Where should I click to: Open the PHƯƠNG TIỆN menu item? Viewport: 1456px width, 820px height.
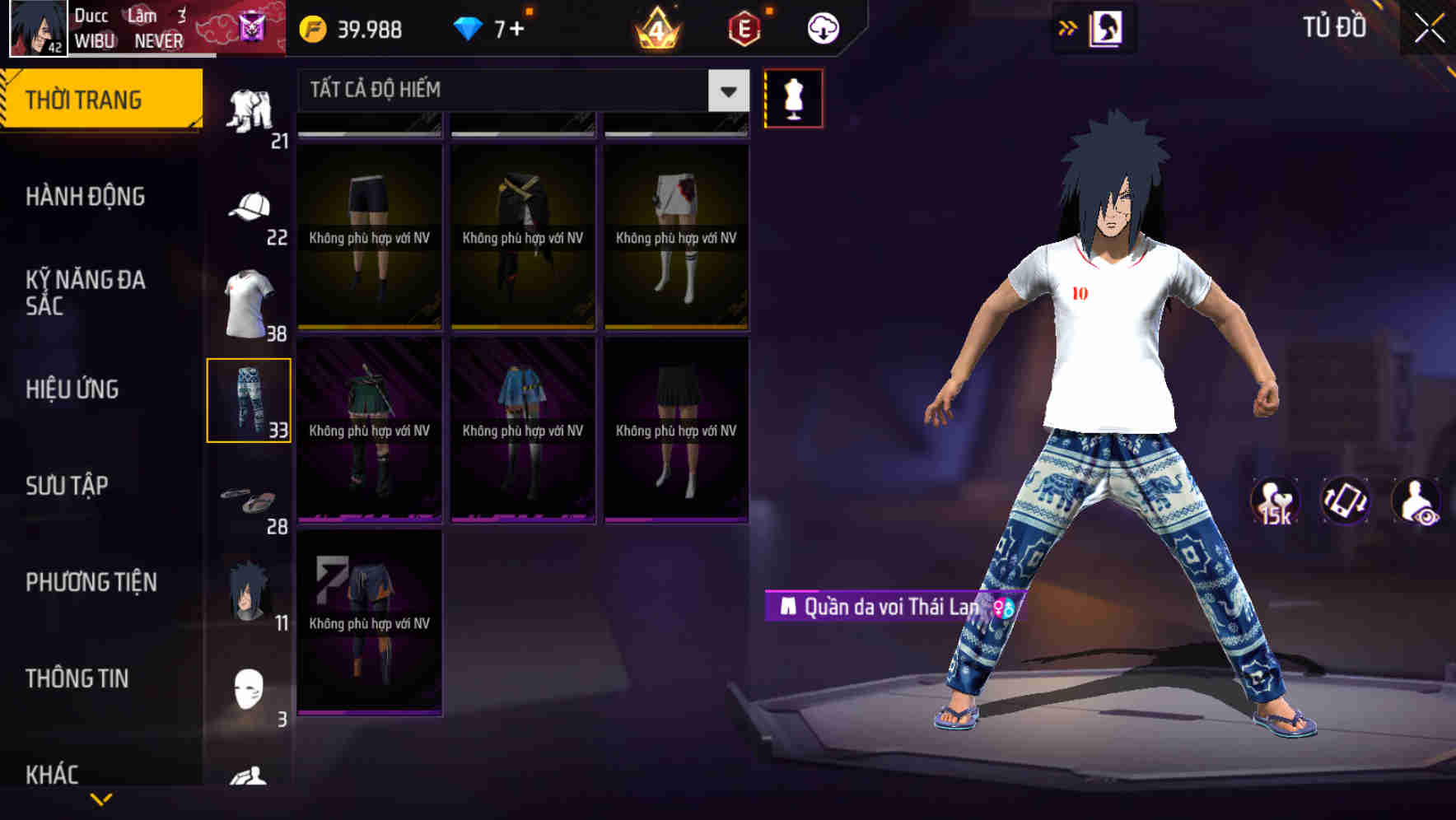[91, 582]
